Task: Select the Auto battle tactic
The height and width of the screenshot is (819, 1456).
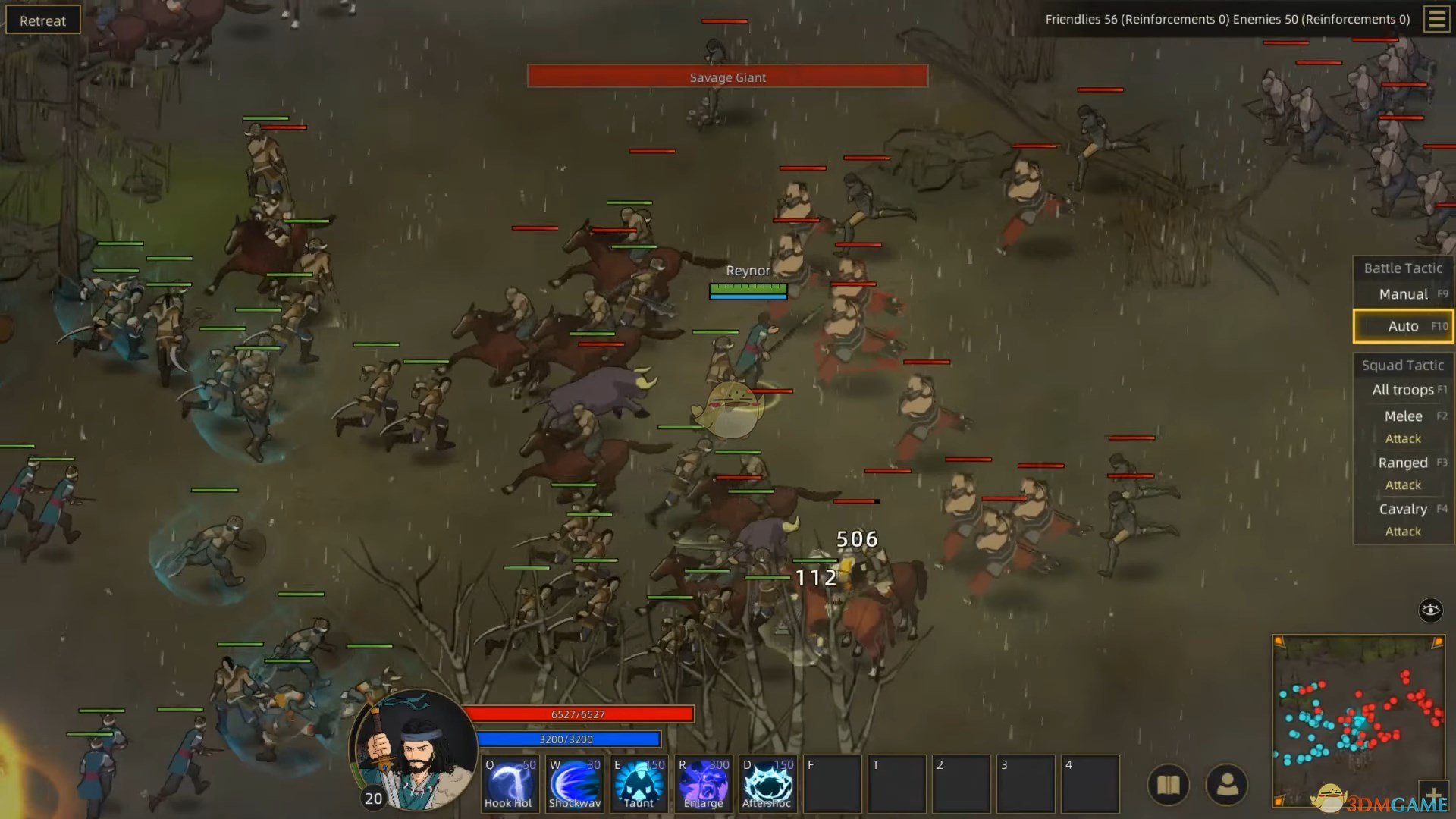Action: [x=1403, y=326]
